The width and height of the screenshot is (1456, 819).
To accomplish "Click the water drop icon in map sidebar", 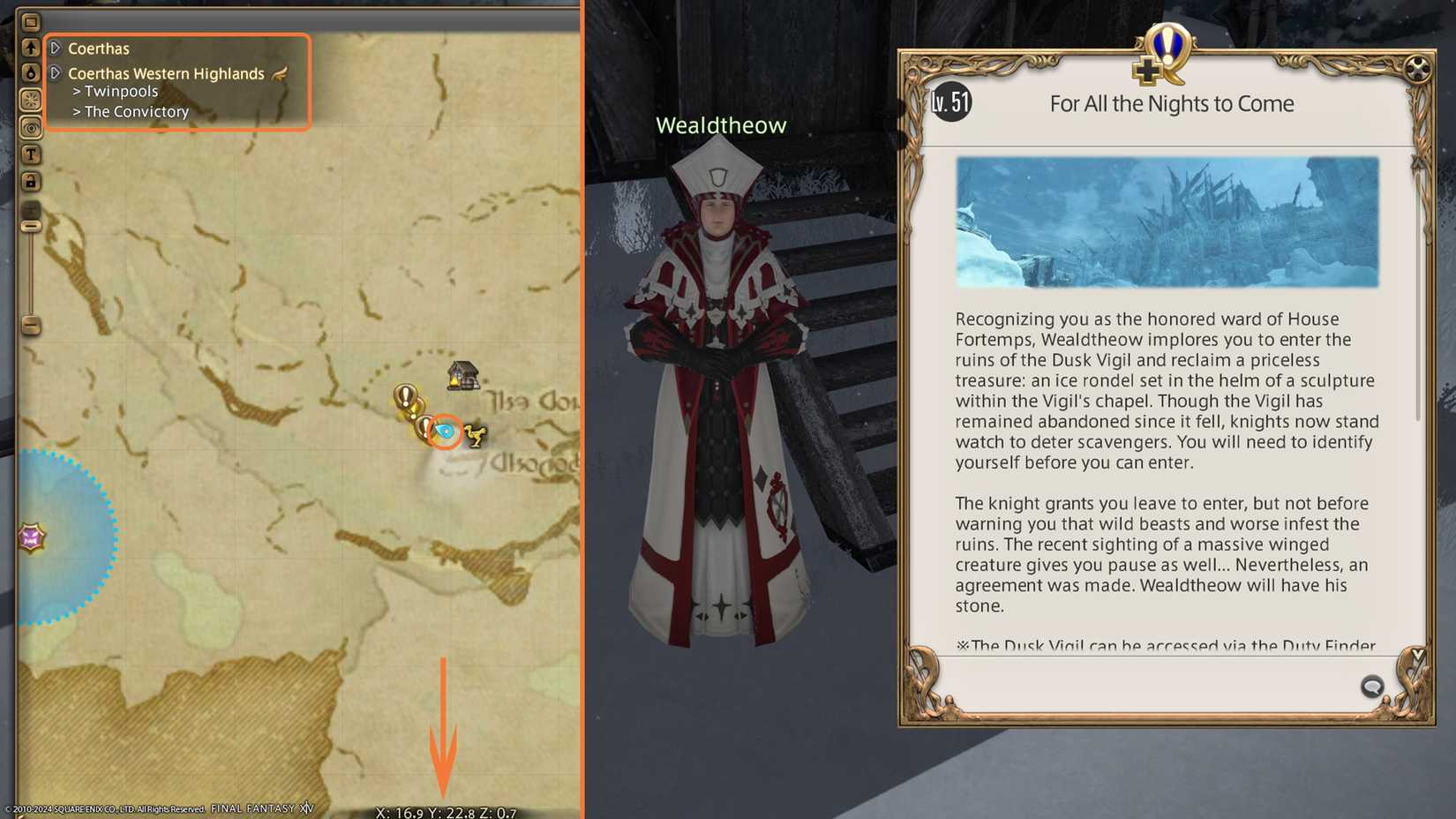I will coord(31,73).
